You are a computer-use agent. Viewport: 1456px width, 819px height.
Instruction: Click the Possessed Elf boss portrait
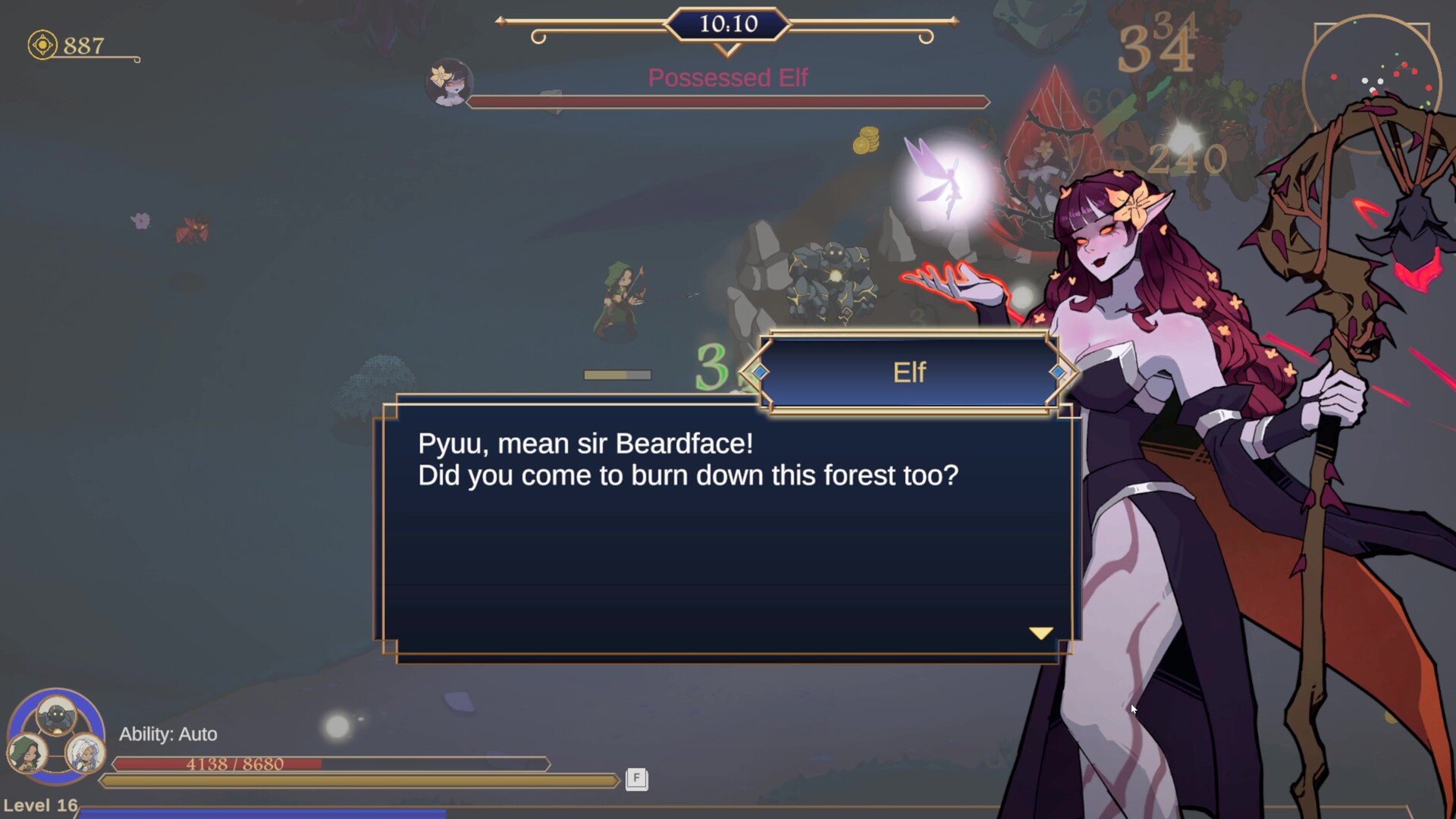449,83
